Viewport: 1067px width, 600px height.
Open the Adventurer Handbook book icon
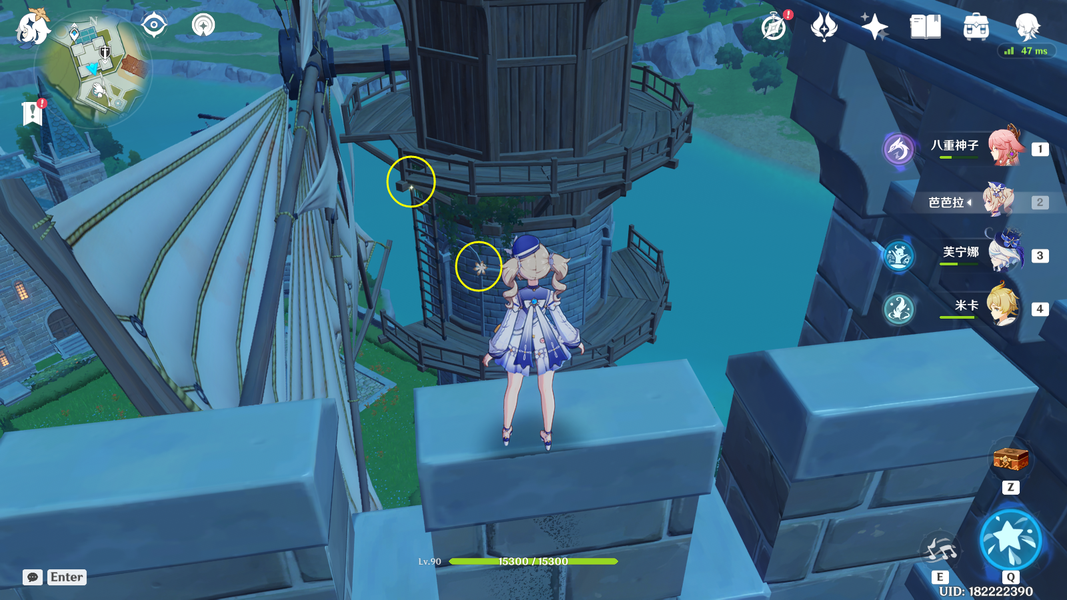pyautogui.click(x=925, y=27)
